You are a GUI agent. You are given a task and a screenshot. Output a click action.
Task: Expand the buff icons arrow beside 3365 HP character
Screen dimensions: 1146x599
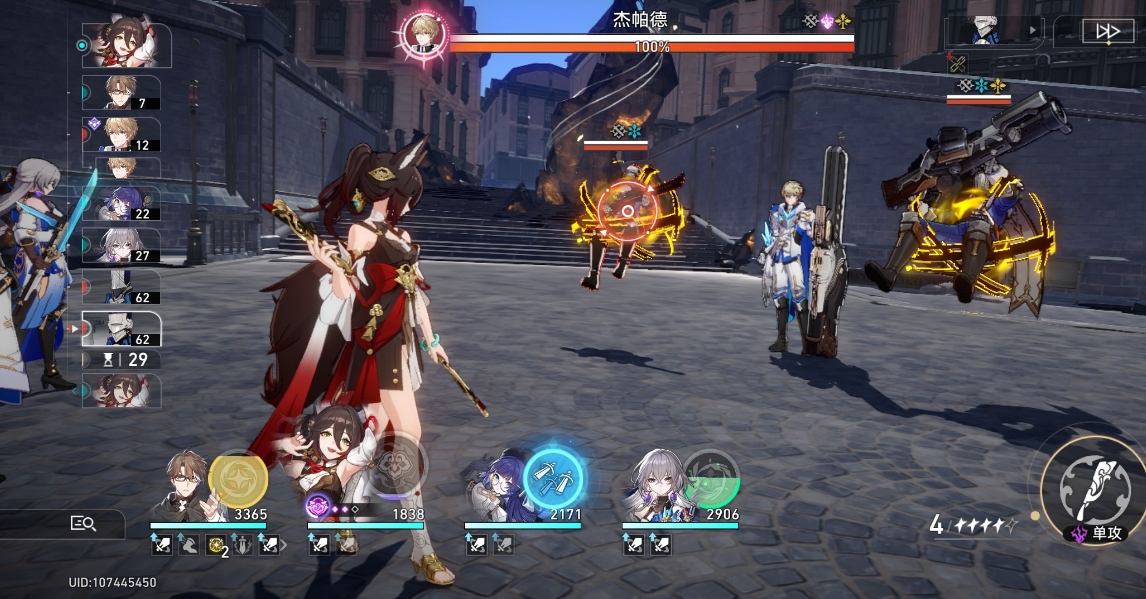tap(284, 545)
